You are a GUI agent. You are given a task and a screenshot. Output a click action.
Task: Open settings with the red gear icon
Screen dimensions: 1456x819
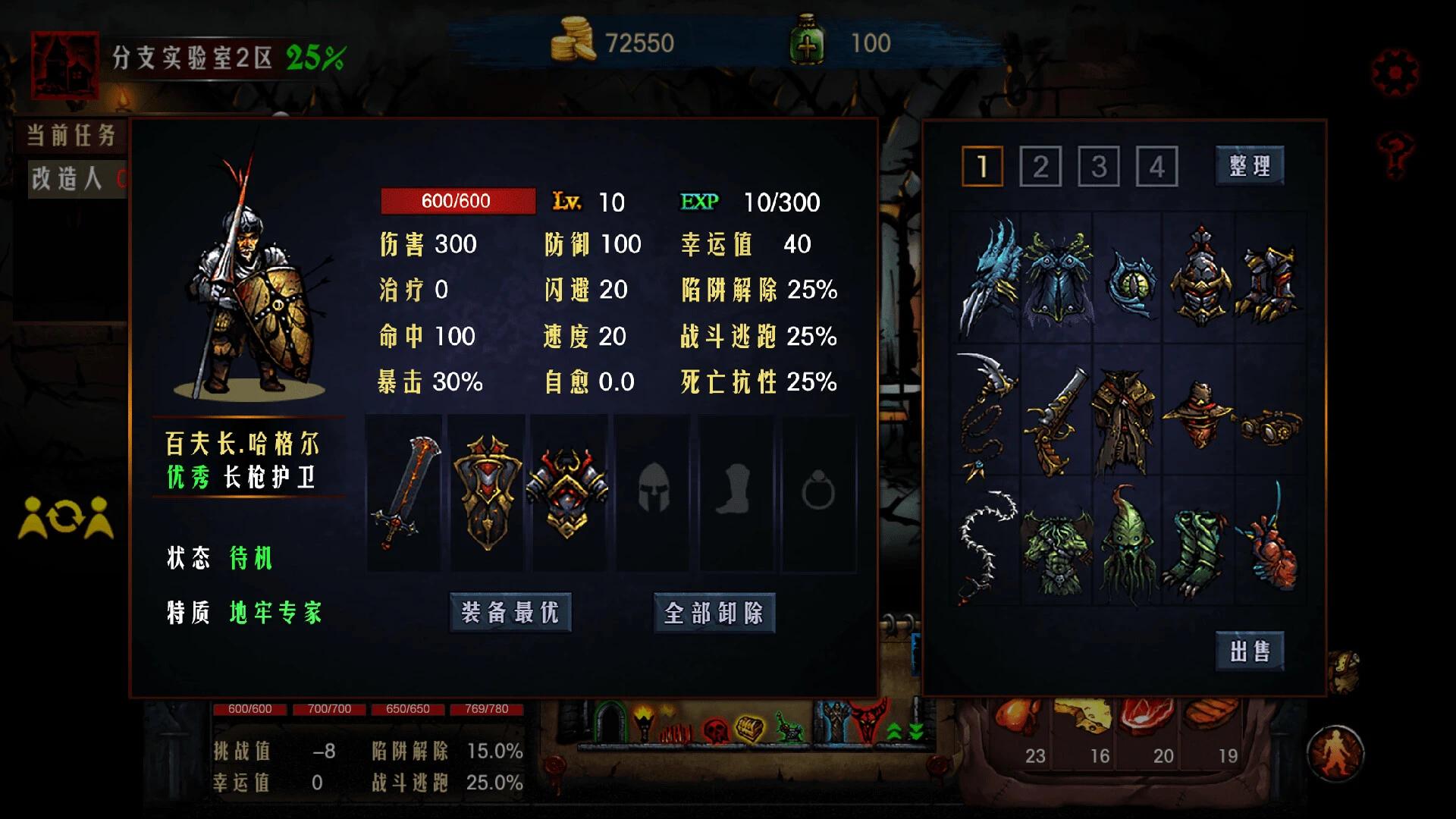click(1395, 73)
